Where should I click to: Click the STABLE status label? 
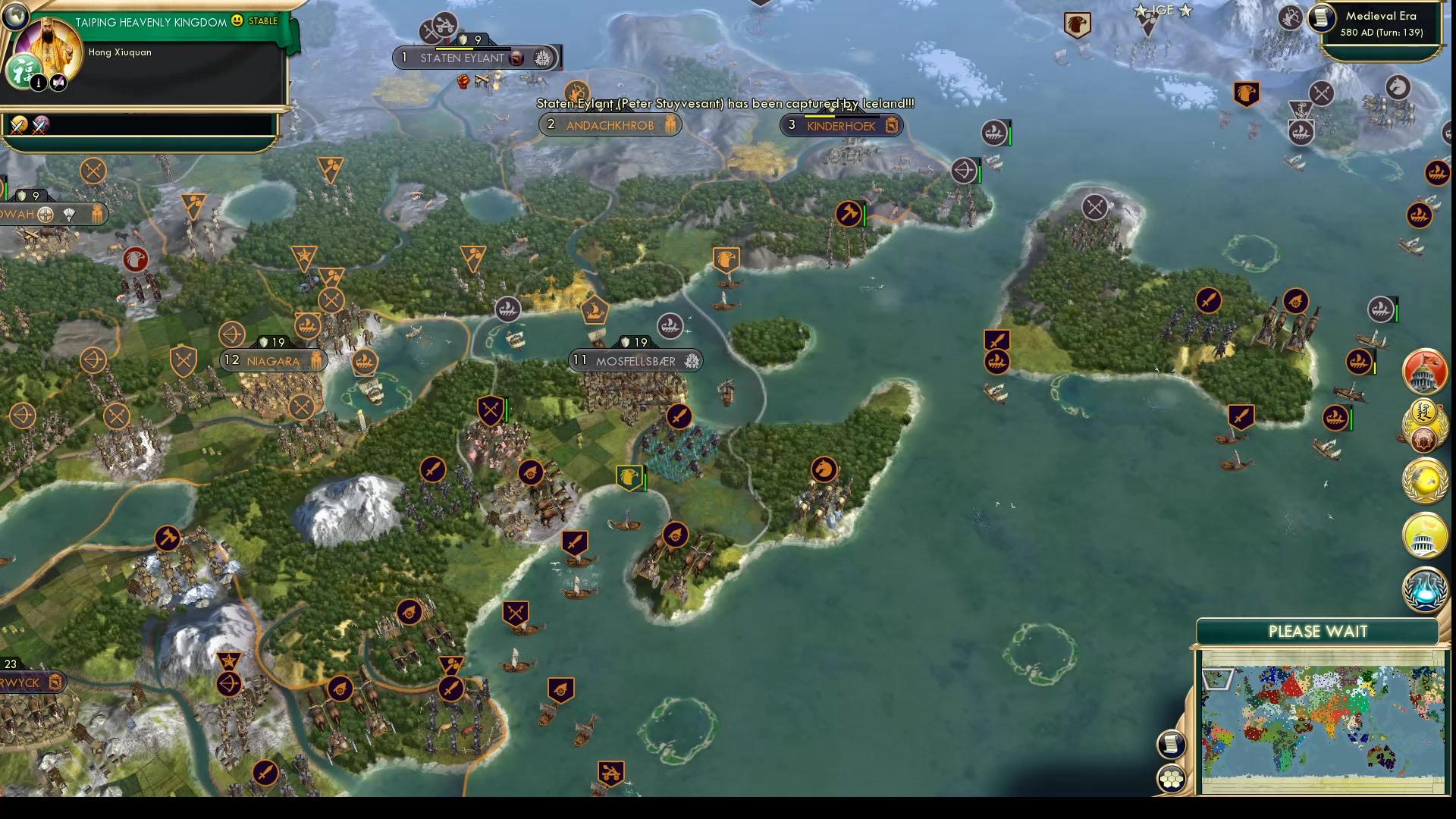262,20
